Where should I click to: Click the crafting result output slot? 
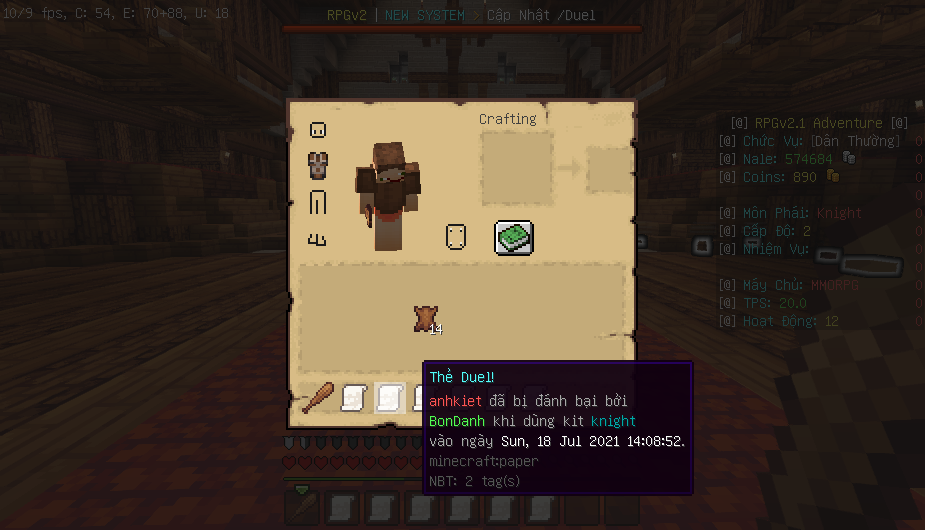pos(607,169)
